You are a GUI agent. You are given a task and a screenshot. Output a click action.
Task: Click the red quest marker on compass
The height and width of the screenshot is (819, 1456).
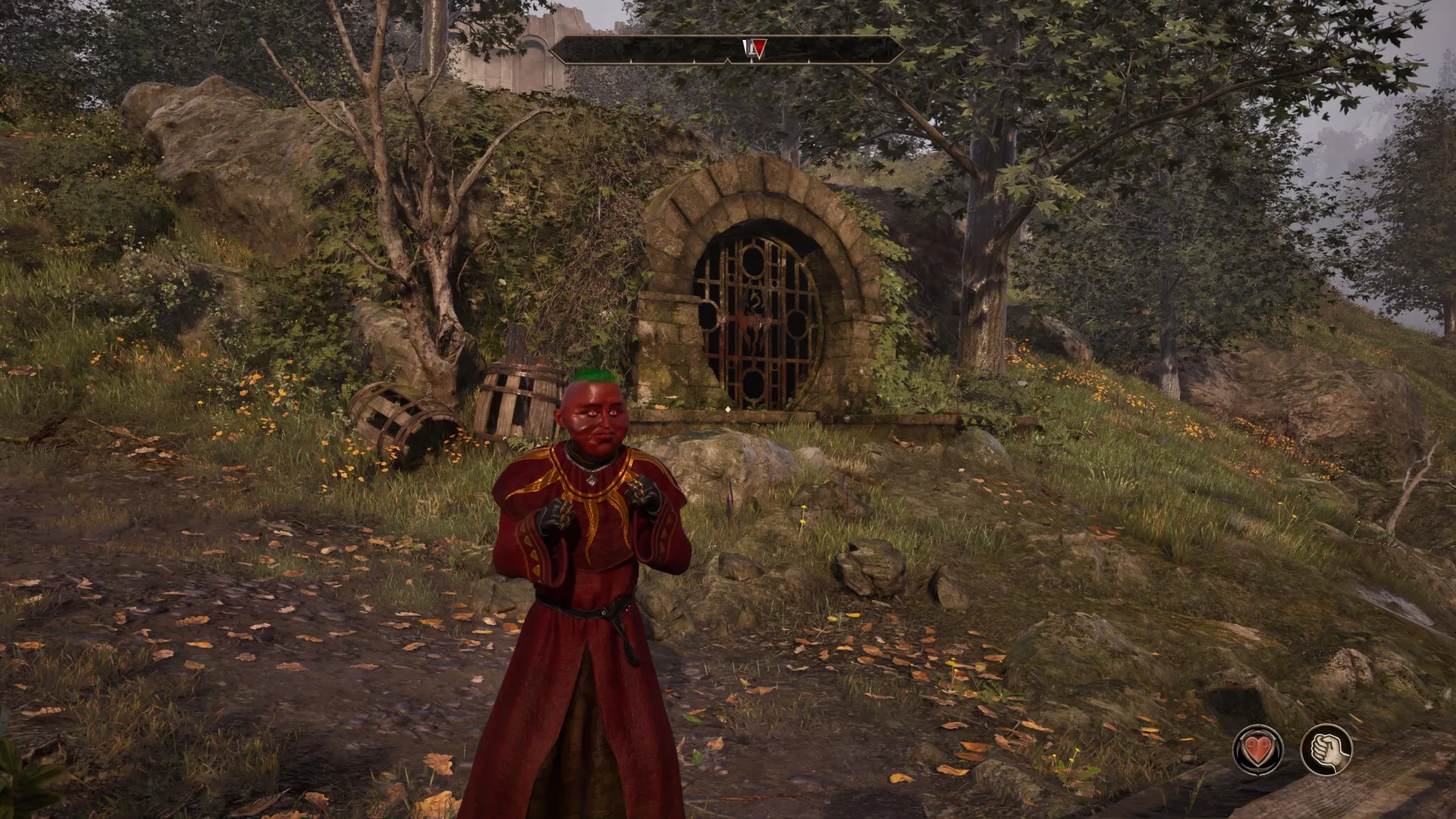coord(759,48)
